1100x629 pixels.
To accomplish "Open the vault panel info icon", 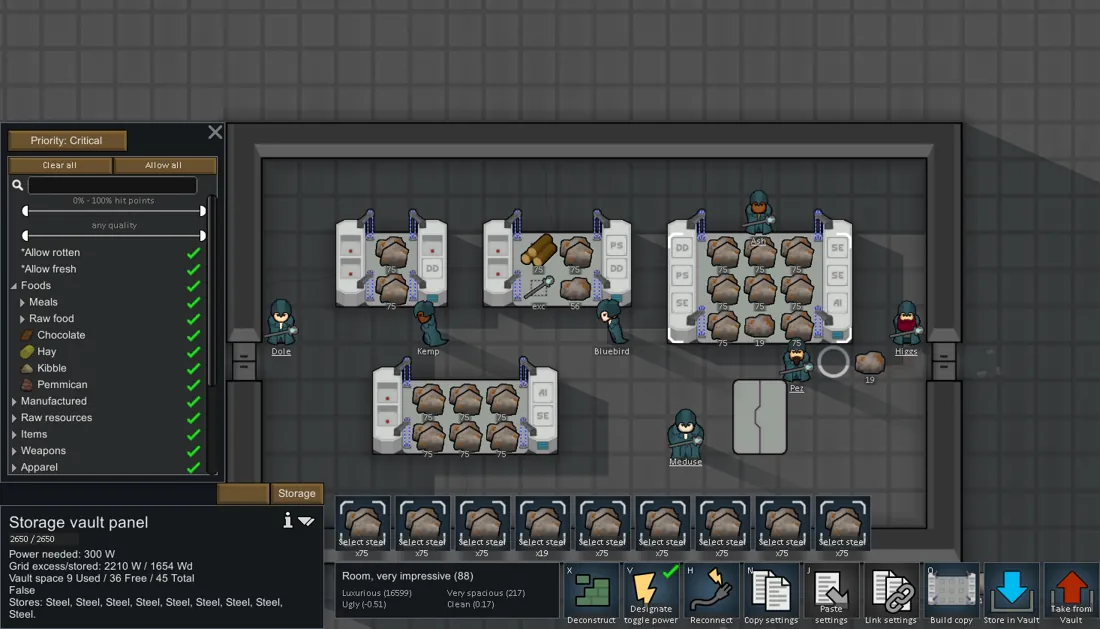I will [x=288, y=520].
